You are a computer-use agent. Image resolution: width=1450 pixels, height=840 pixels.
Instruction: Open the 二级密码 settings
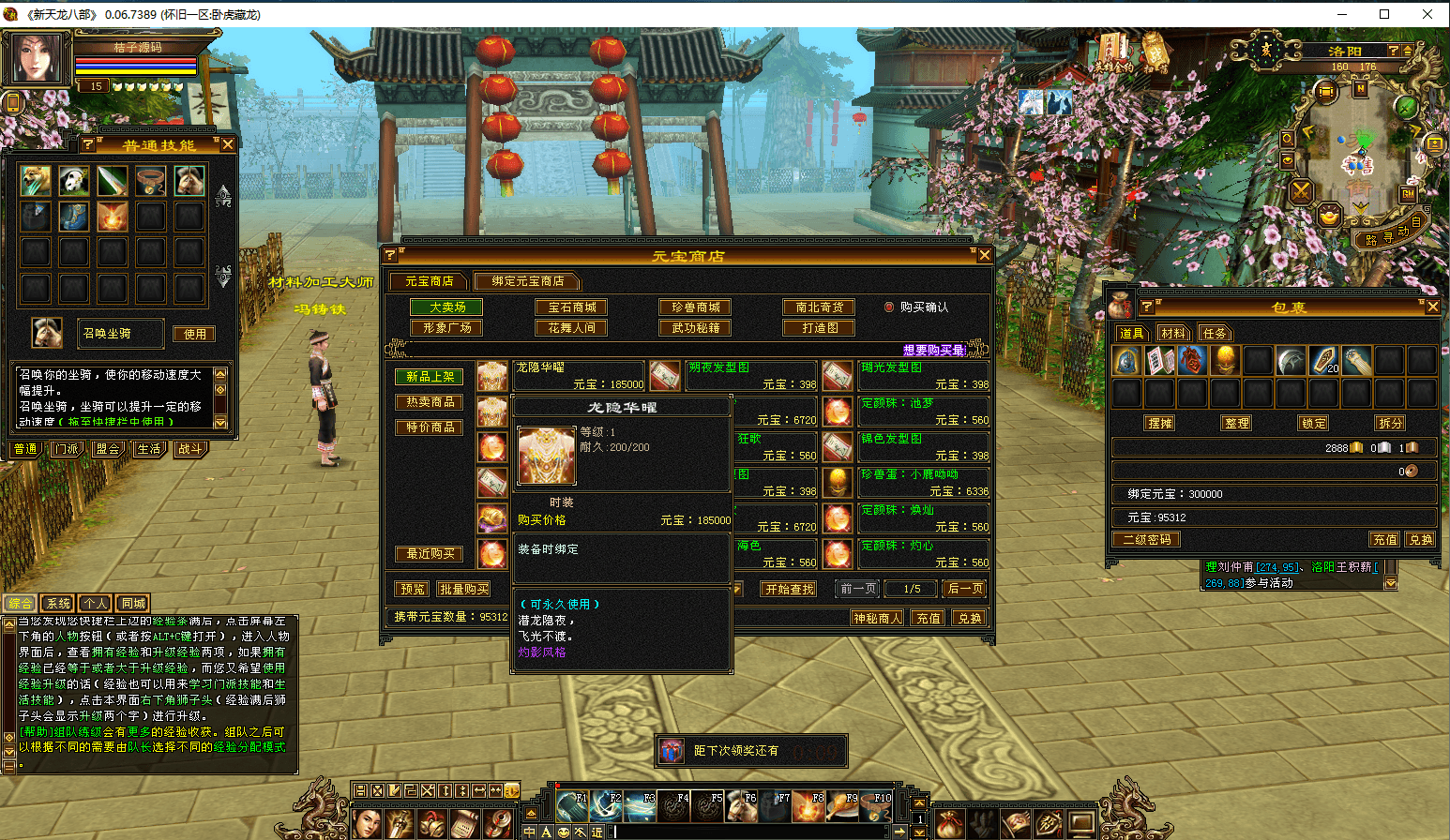point(1146,540)
